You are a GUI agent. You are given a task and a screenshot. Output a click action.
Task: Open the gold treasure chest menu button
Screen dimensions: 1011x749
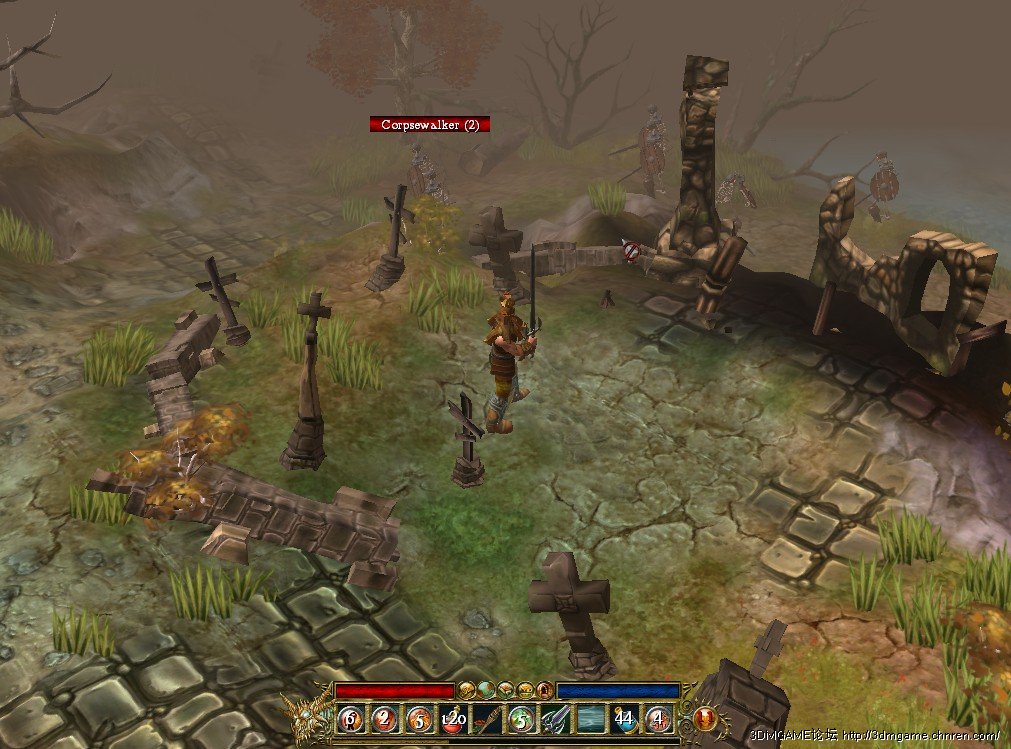(x=525, y=690)
